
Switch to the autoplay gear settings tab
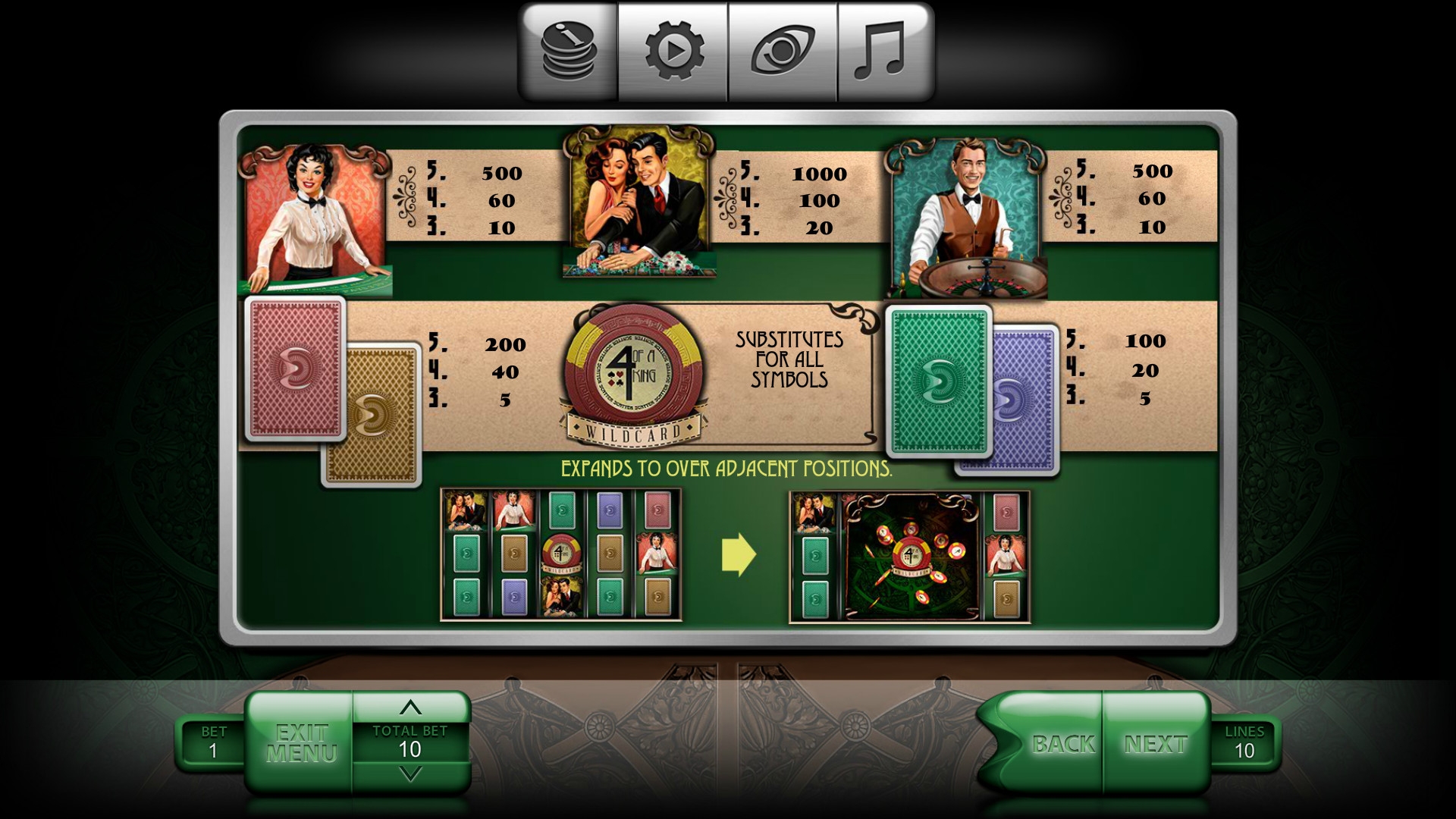[x=673, y=51]
